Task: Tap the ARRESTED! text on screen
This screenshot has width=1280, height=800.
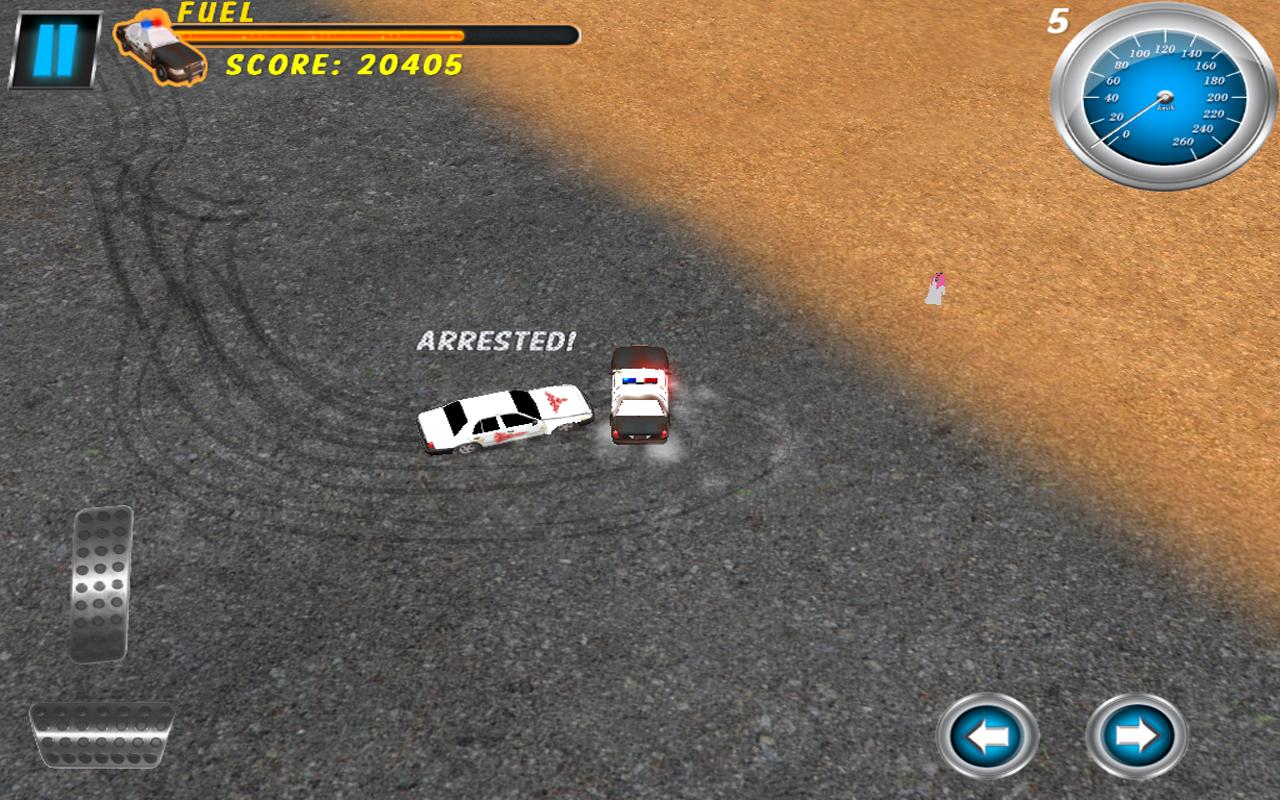Action: (x=494, y=342)
